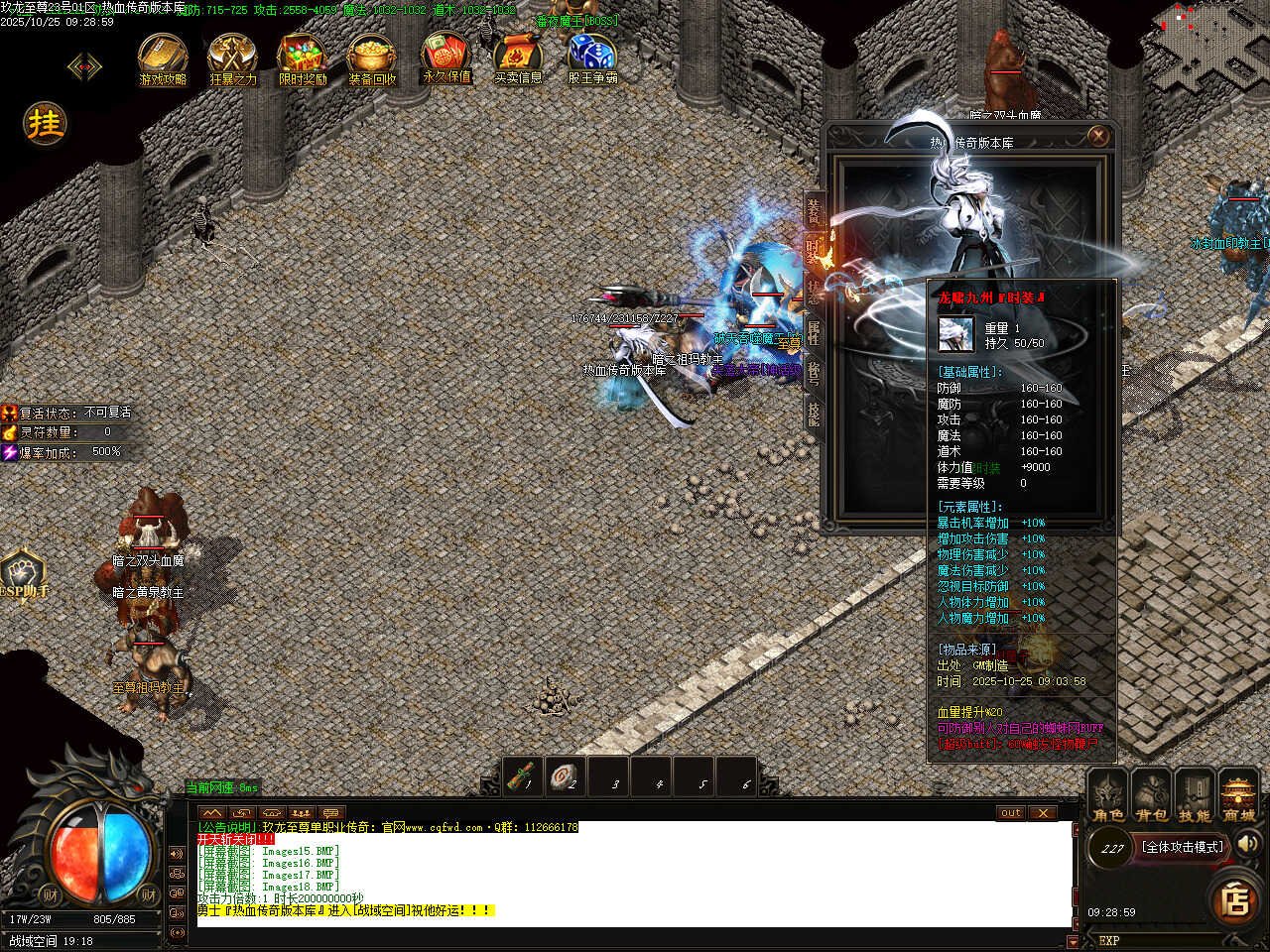Open the 商城 mall button
Viewport: 1270px width, 952px height.
tap(1238, 797)
